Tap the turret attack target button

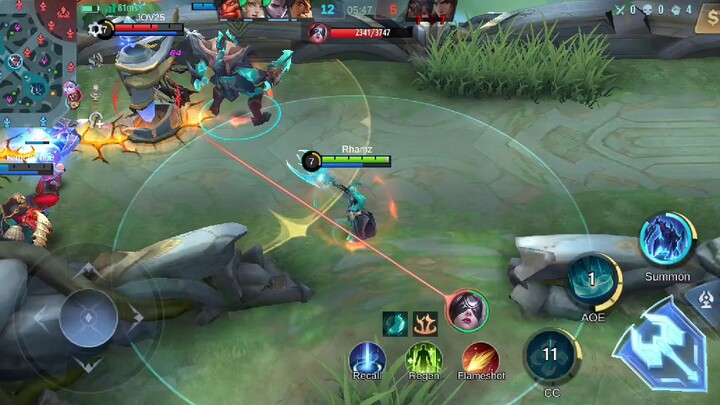pyautogui.click(x=706, y=298)
